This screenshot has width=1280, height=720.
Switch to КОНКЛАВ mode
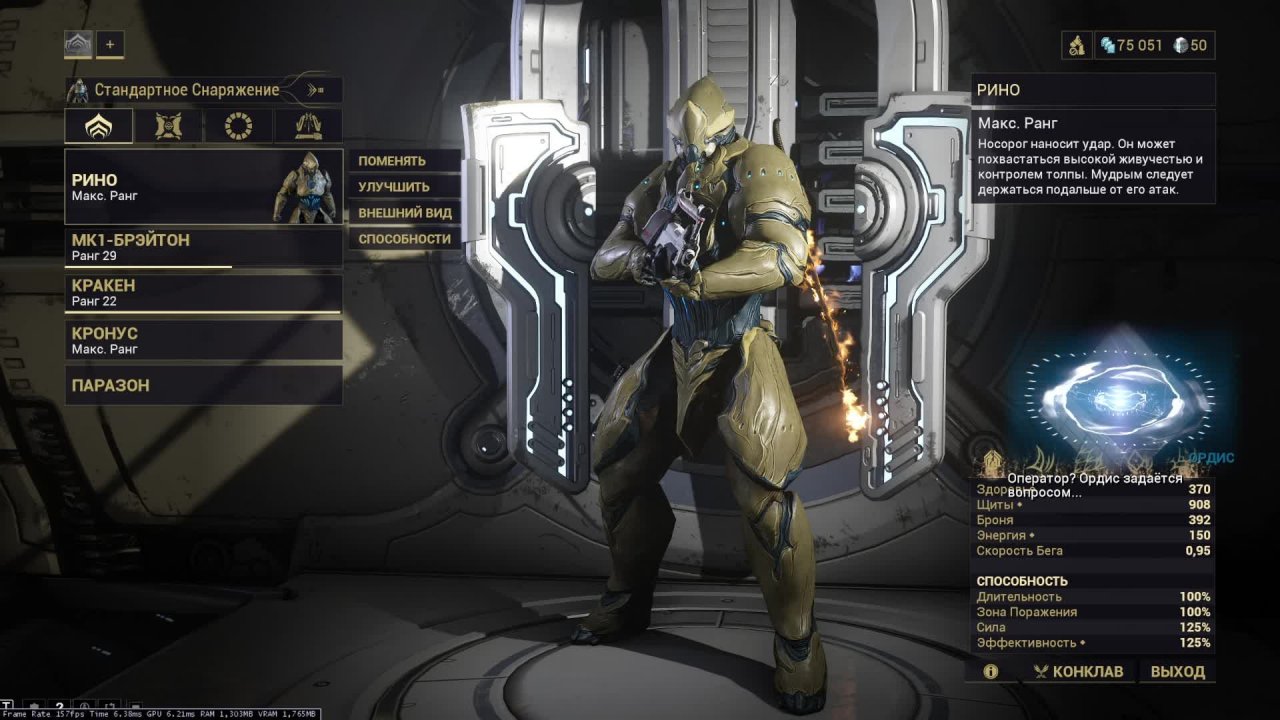pos(1078,672)
